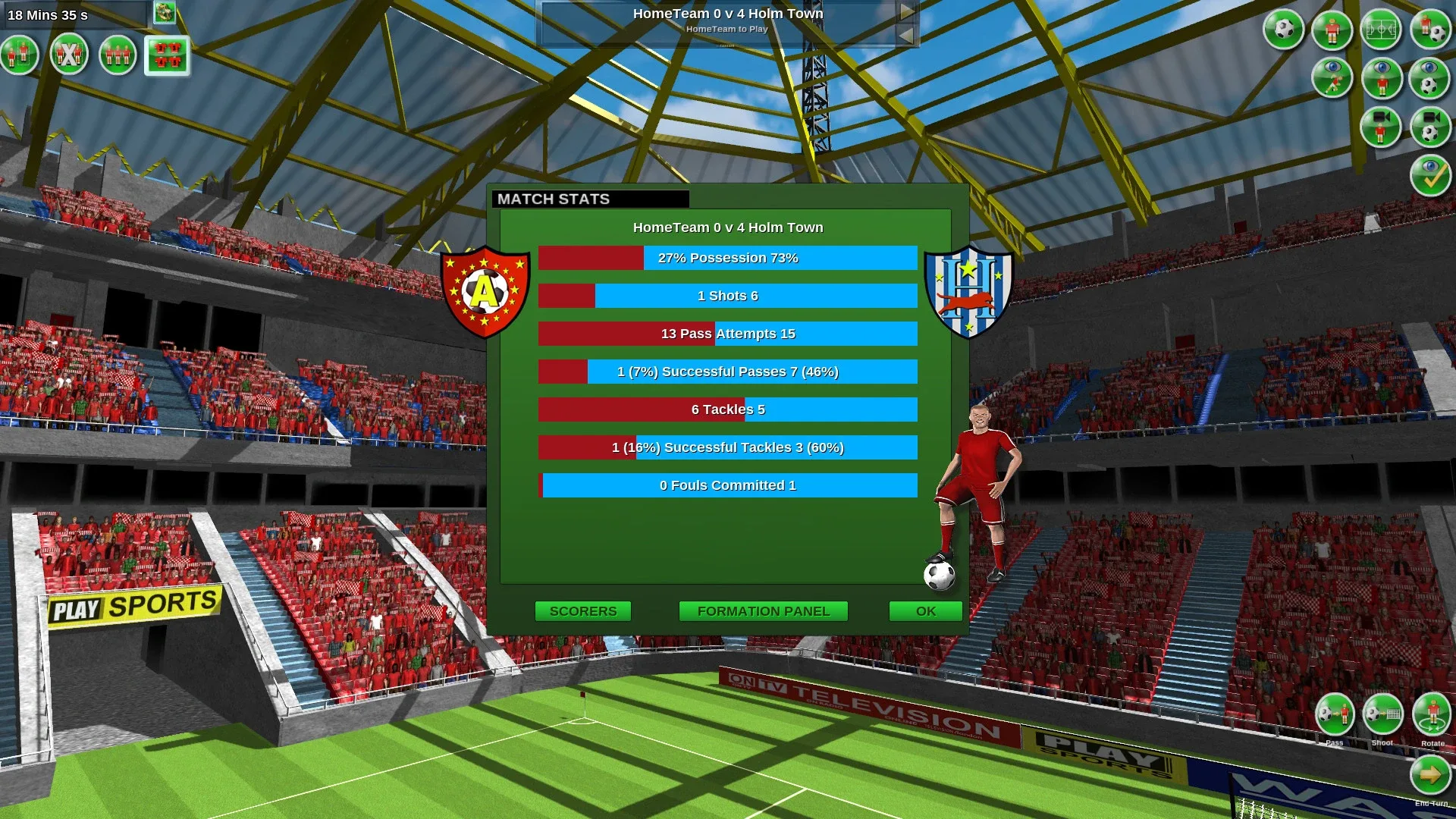Open the Formation Panel
The image size is (1456, 819).
click(763, 611)
